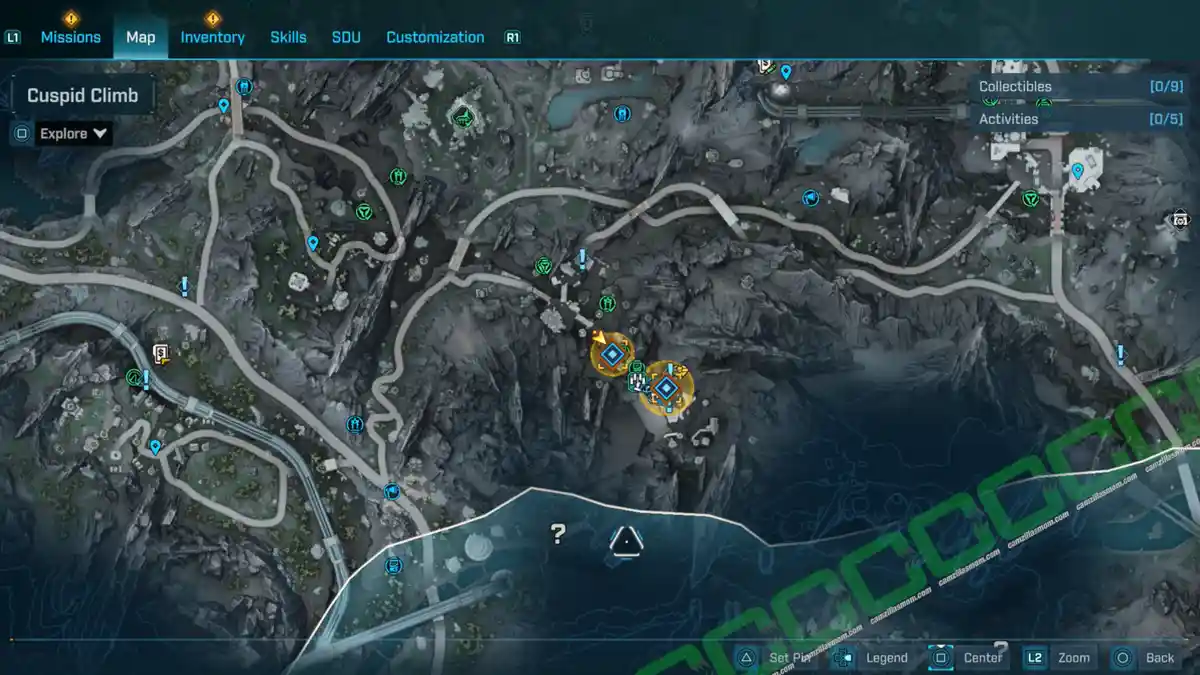Switch to the Map tab
1200x675 pixels.
click(140, 37)
